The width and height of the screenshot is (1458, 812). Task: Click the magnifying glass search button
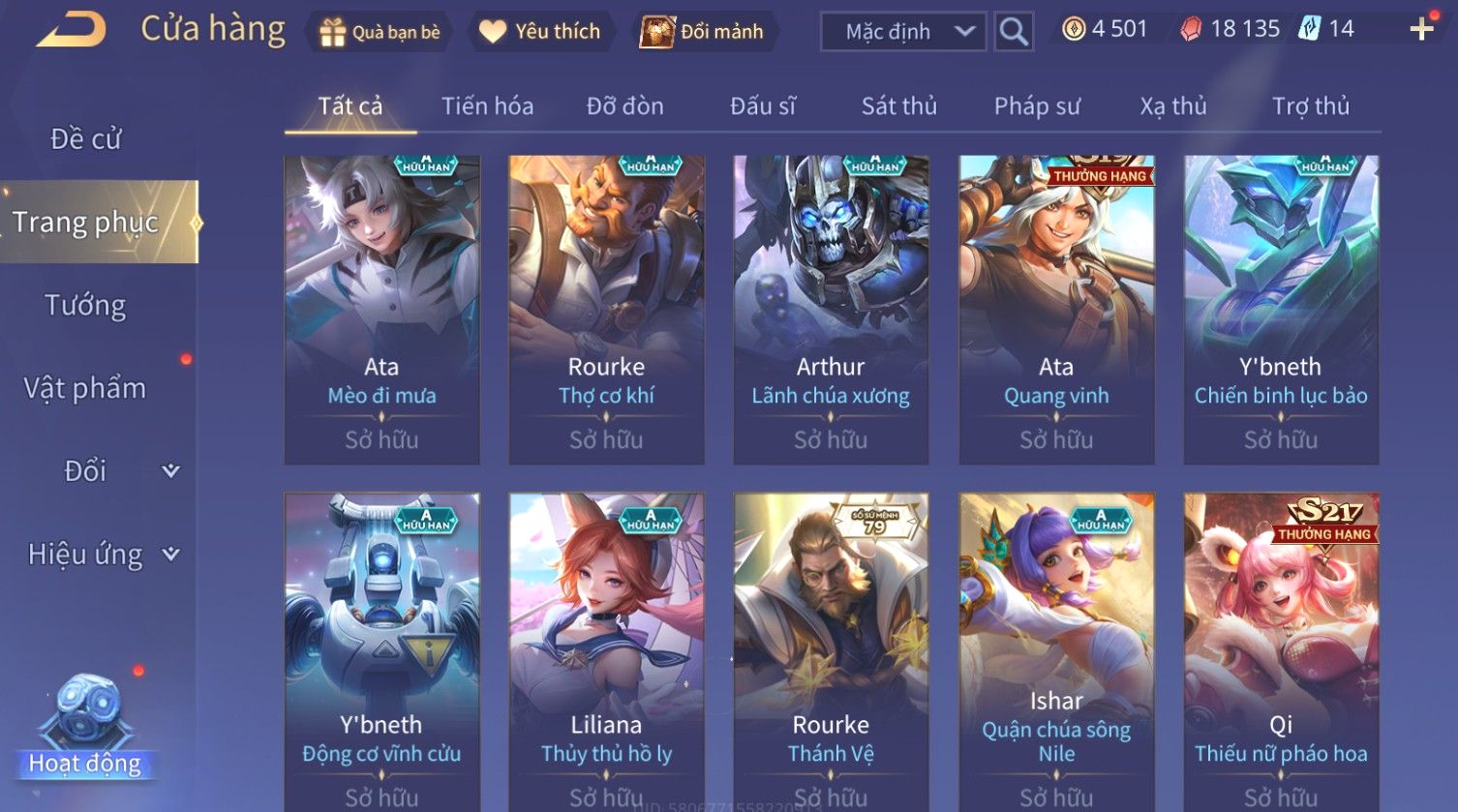point(1013,32)
